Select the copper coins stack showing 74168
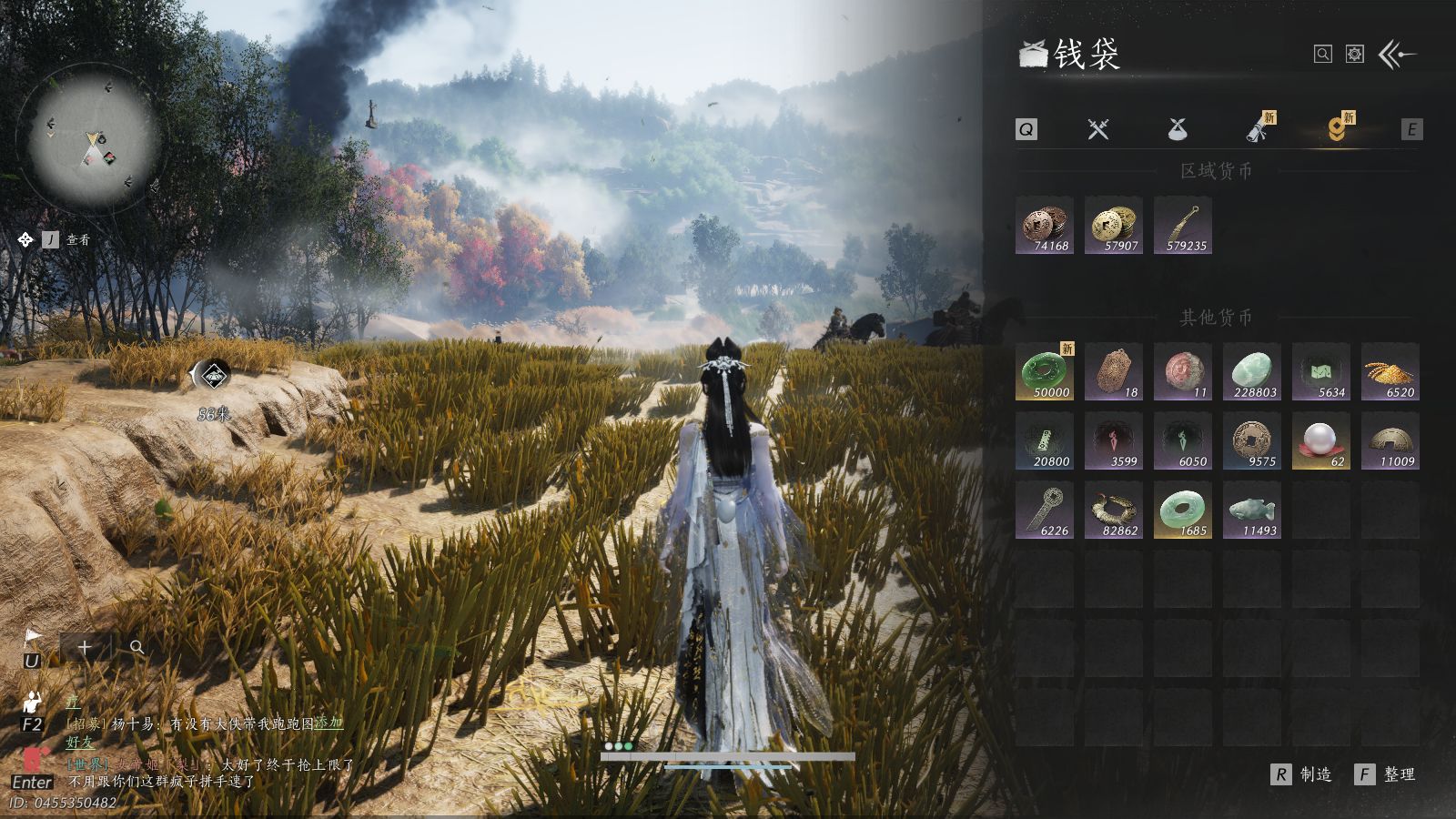The image size is (1456, 819). [1045, 225]
